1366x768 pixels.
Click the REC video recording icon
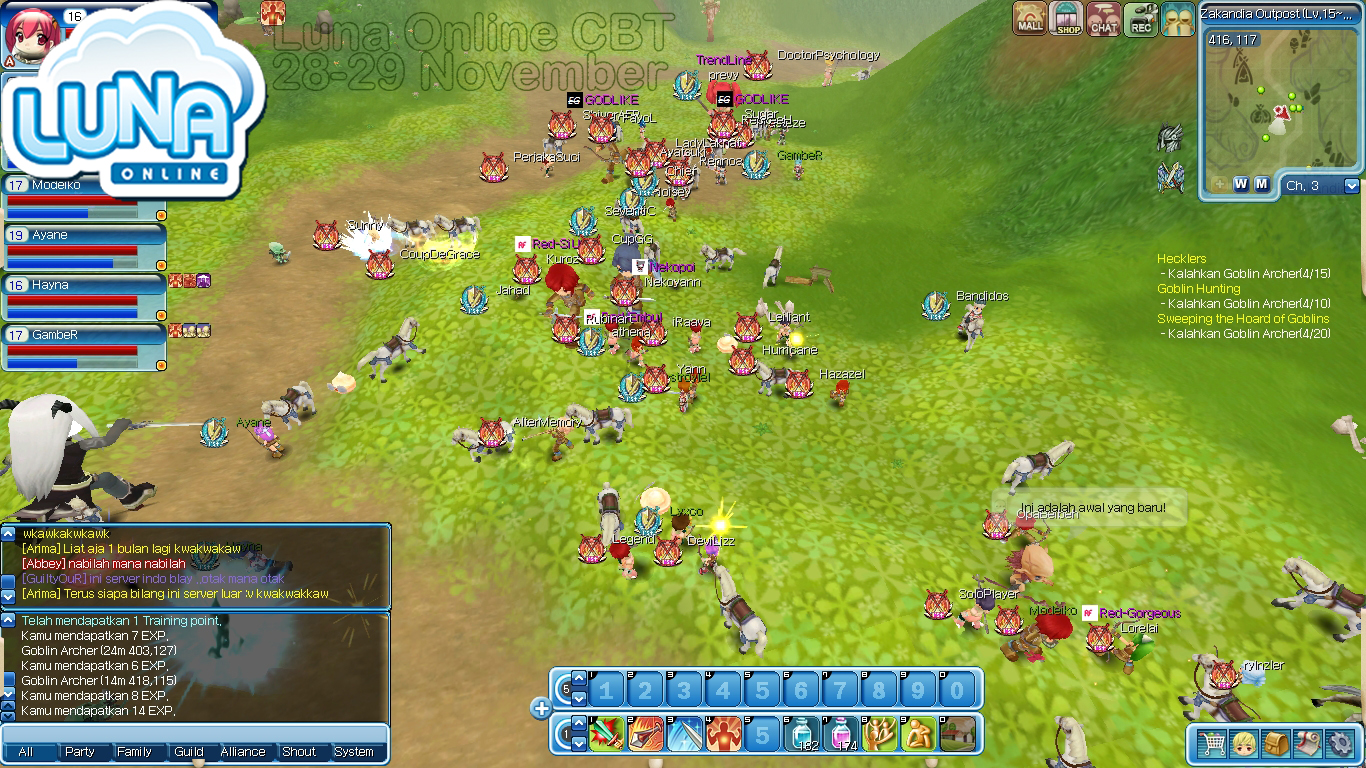pos(1141,18)
